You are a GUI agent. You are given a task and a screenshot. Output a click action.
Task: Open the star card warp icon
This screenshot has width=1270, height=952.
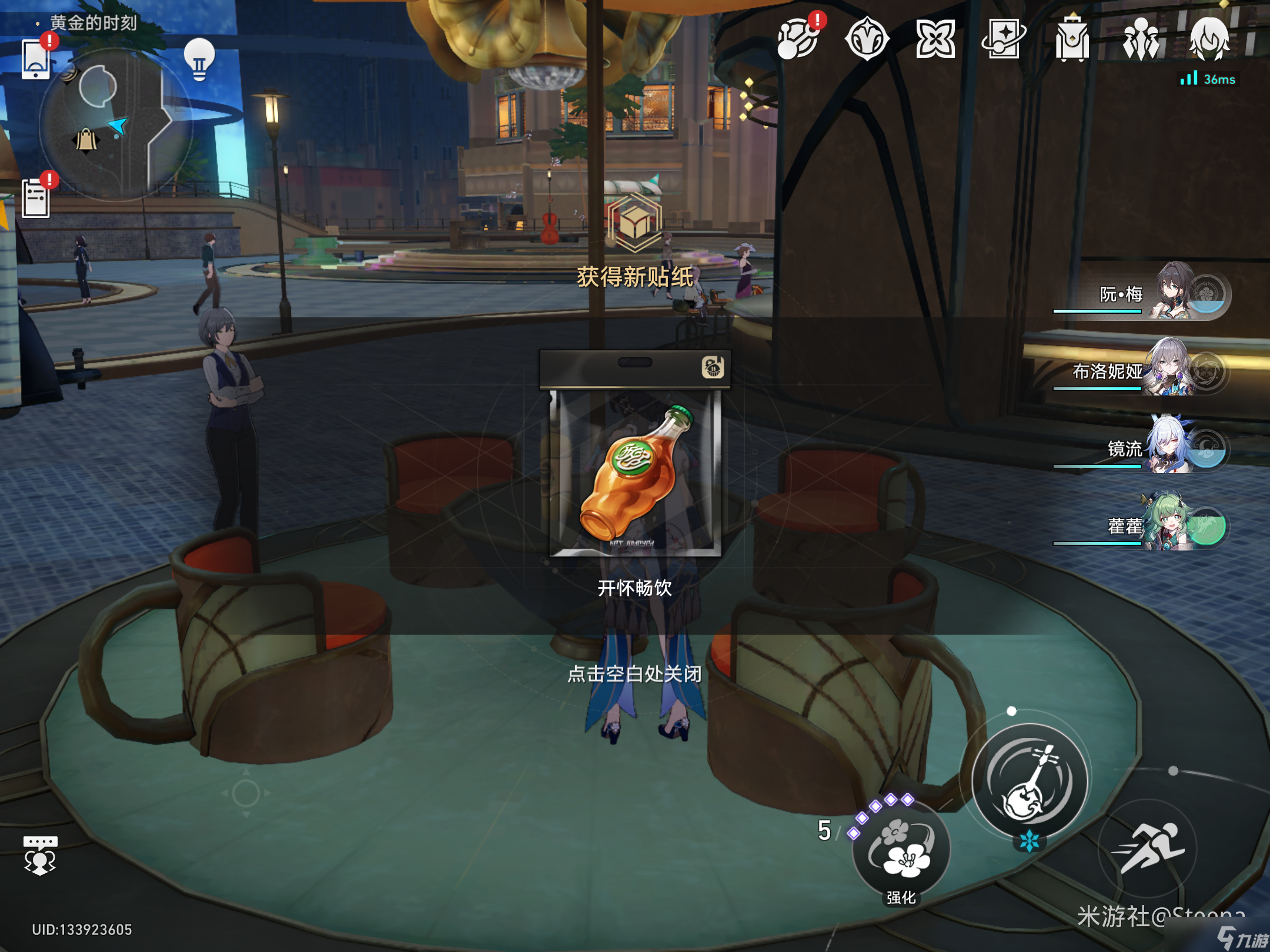point(1003,39)
